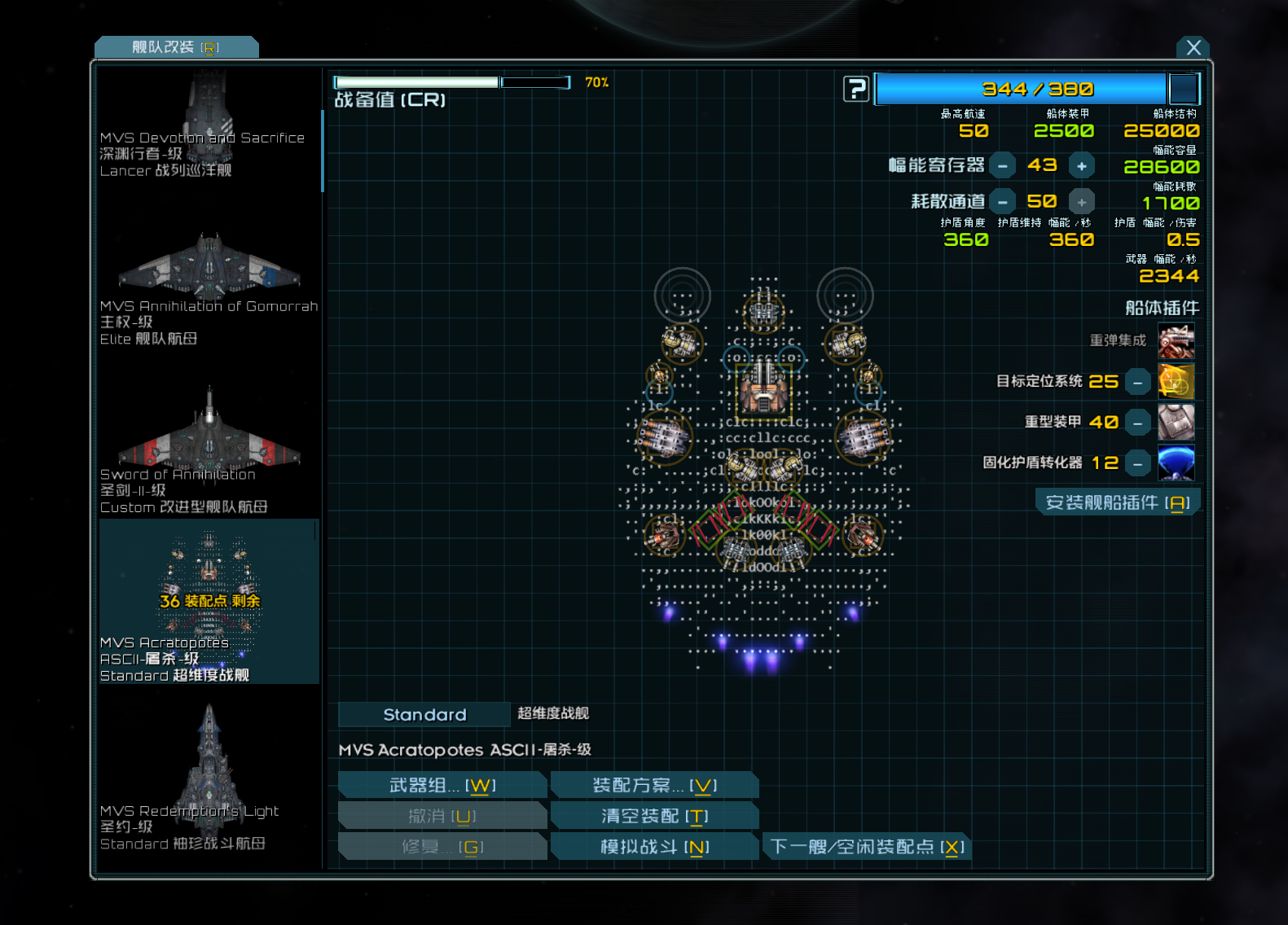Open the help question mark button
Screen dimensions: 1288x925
[855, 89]
